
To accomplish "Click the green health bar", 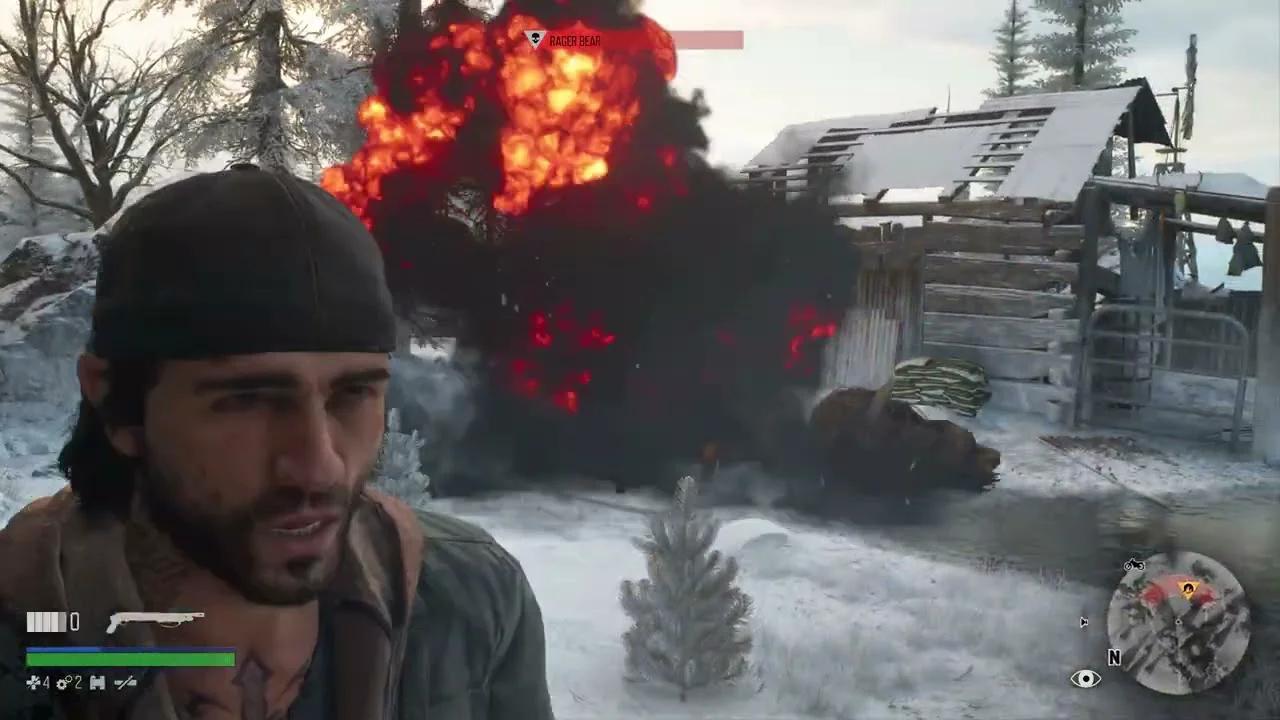I will tap(130, 660).
